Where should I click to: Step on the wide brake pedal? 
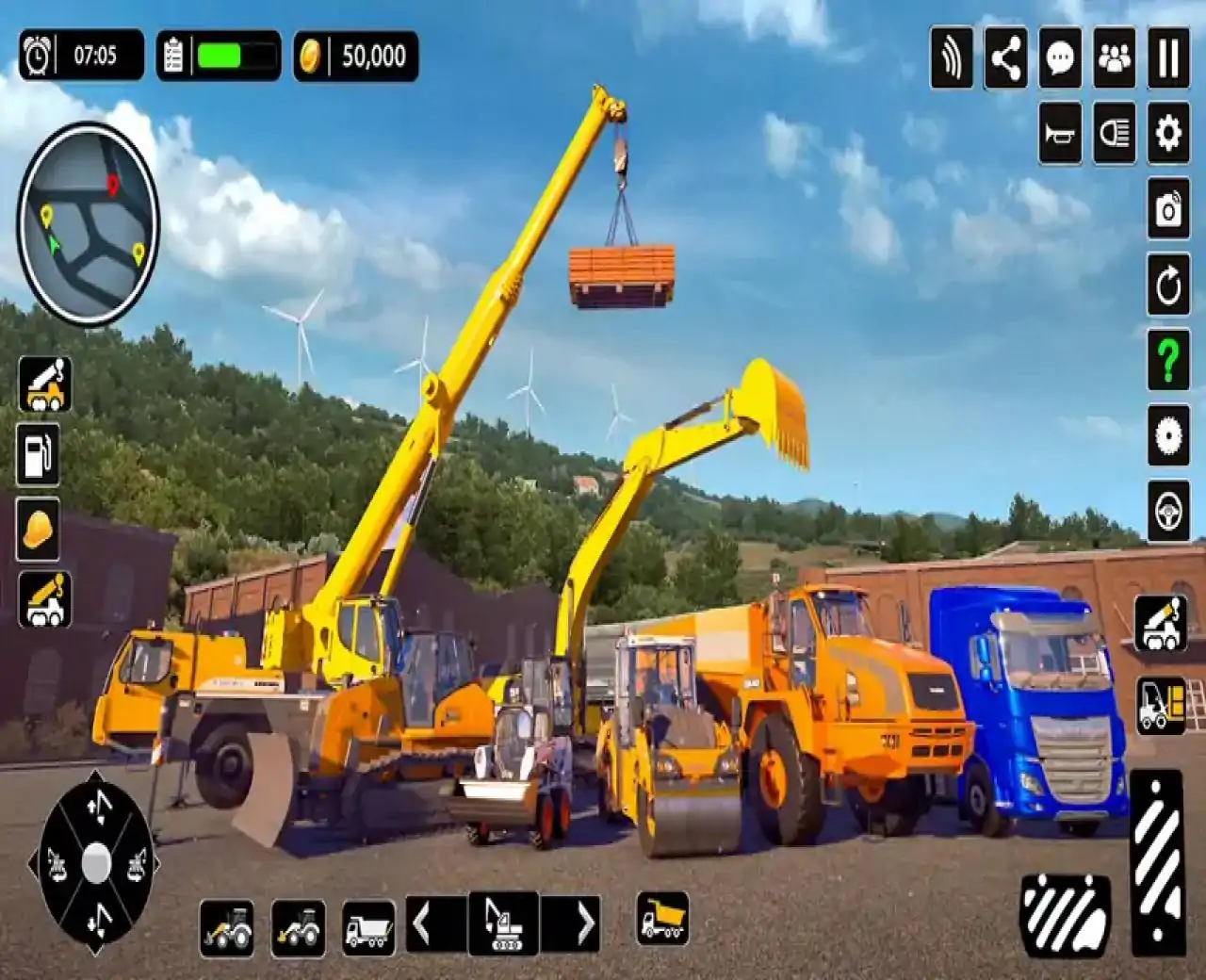click(1066, 915)
